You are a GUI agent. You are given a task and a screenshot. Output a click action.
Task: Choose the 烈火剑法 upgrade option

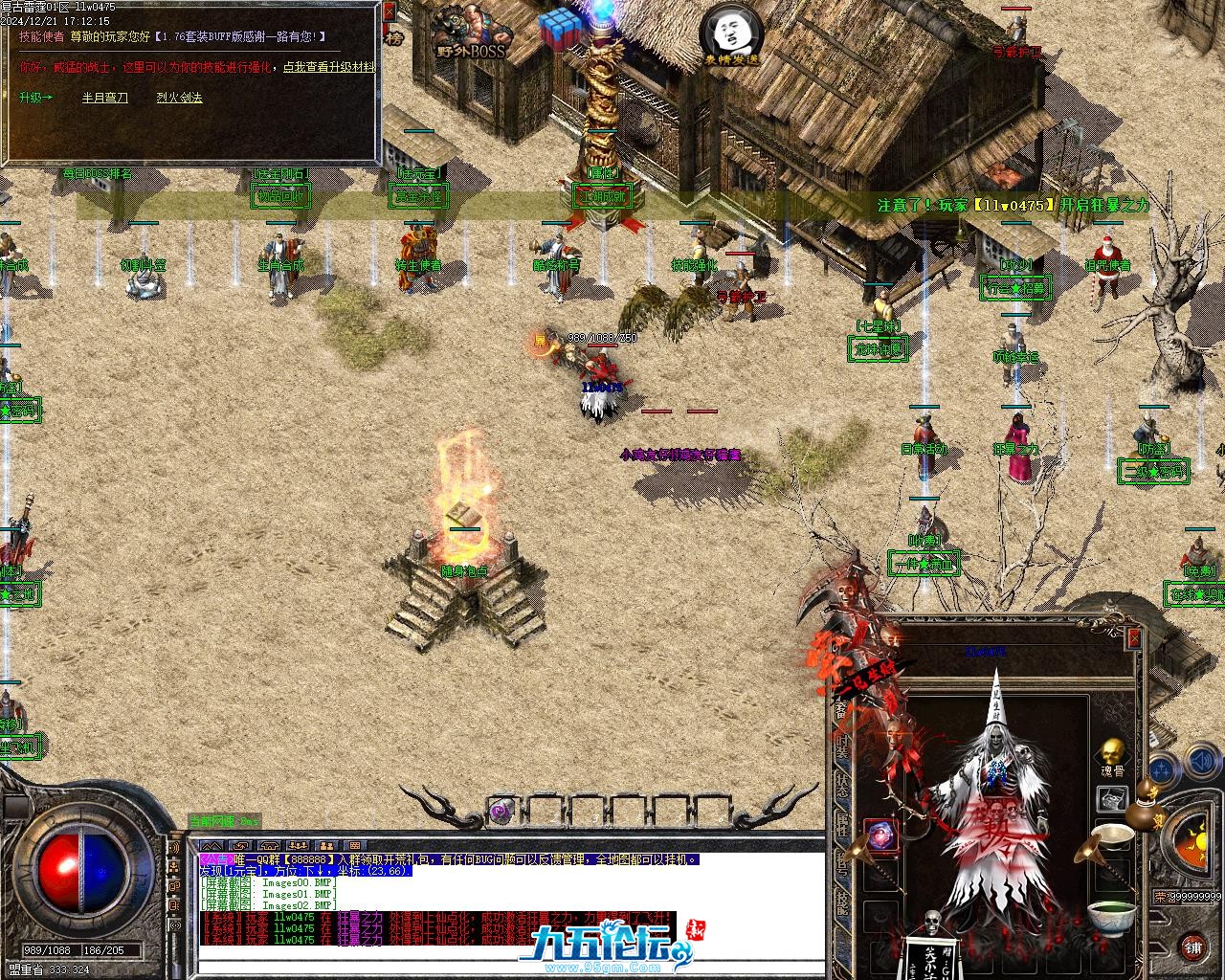coord(180,98)
